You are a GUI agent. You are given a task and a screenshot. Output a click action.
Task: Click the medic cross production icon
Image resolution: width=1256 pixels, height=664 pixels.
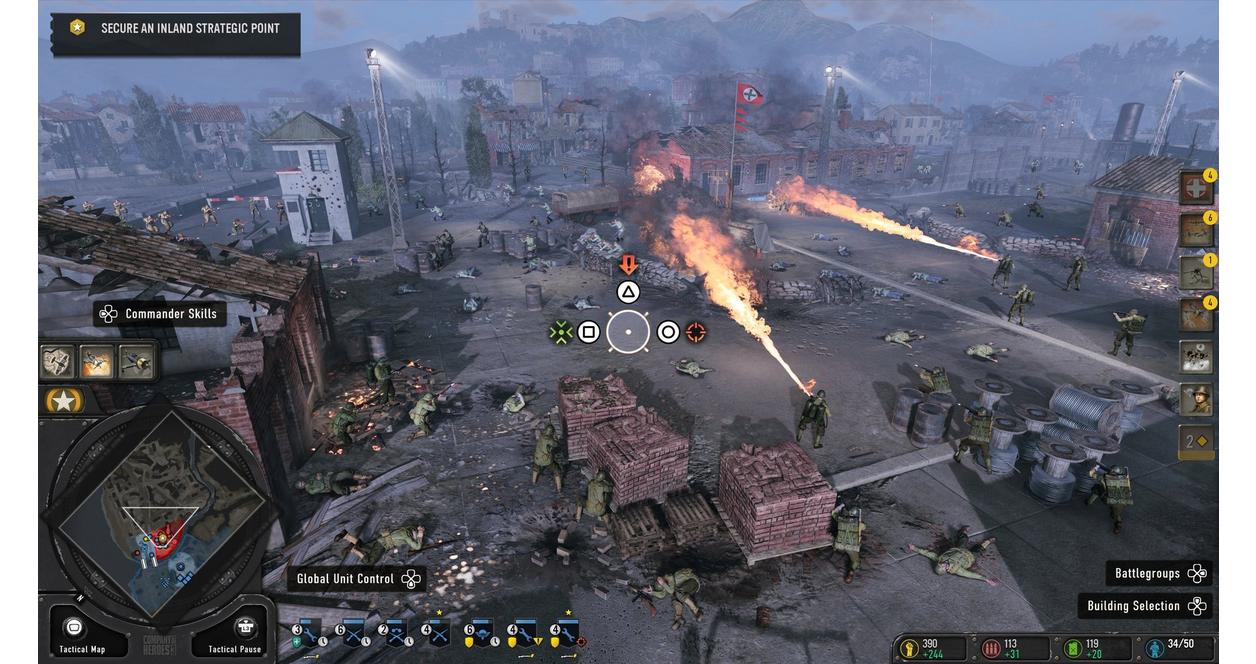(x=1195, y=188)
